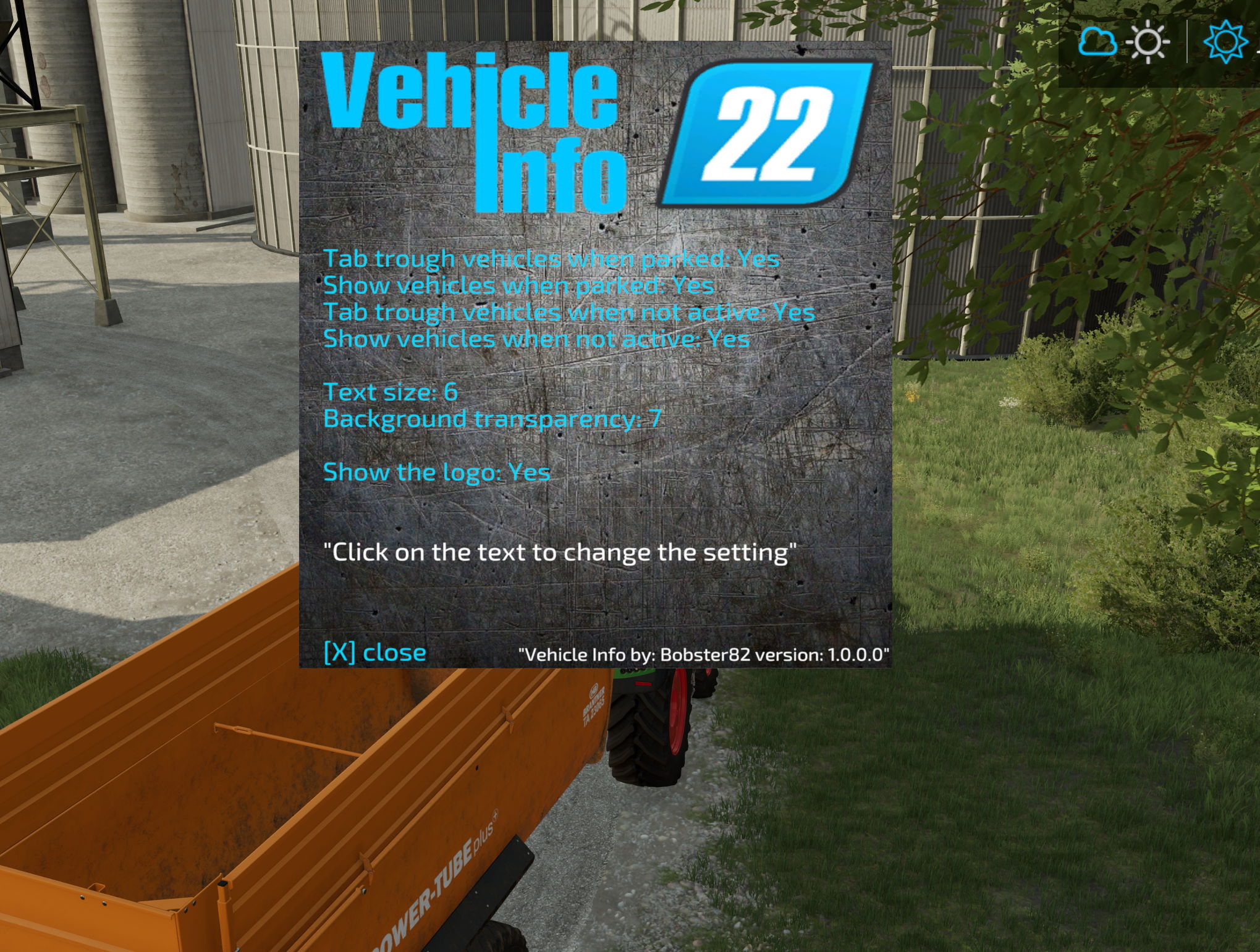The image size is (1260, 952).
Task: Close the Vehicle Info settings panel
Action: [374, 652]
